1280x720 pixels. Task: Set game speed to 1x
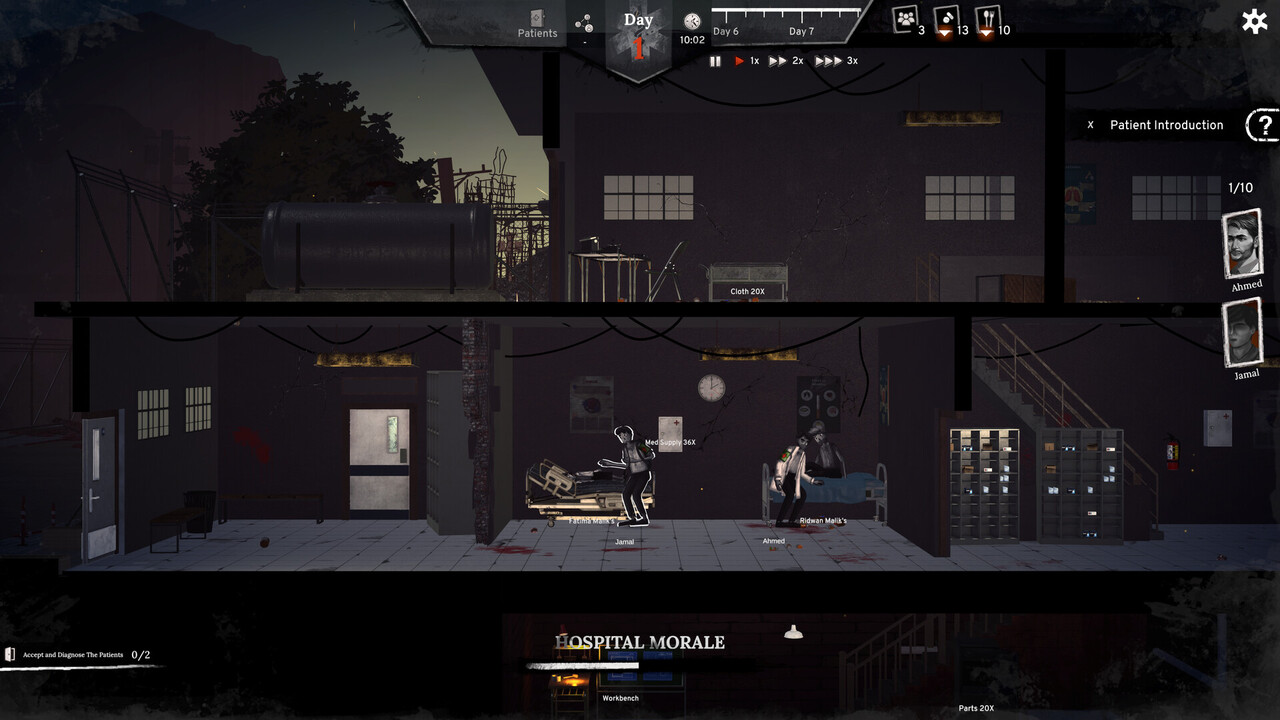[x=746, y=61]
